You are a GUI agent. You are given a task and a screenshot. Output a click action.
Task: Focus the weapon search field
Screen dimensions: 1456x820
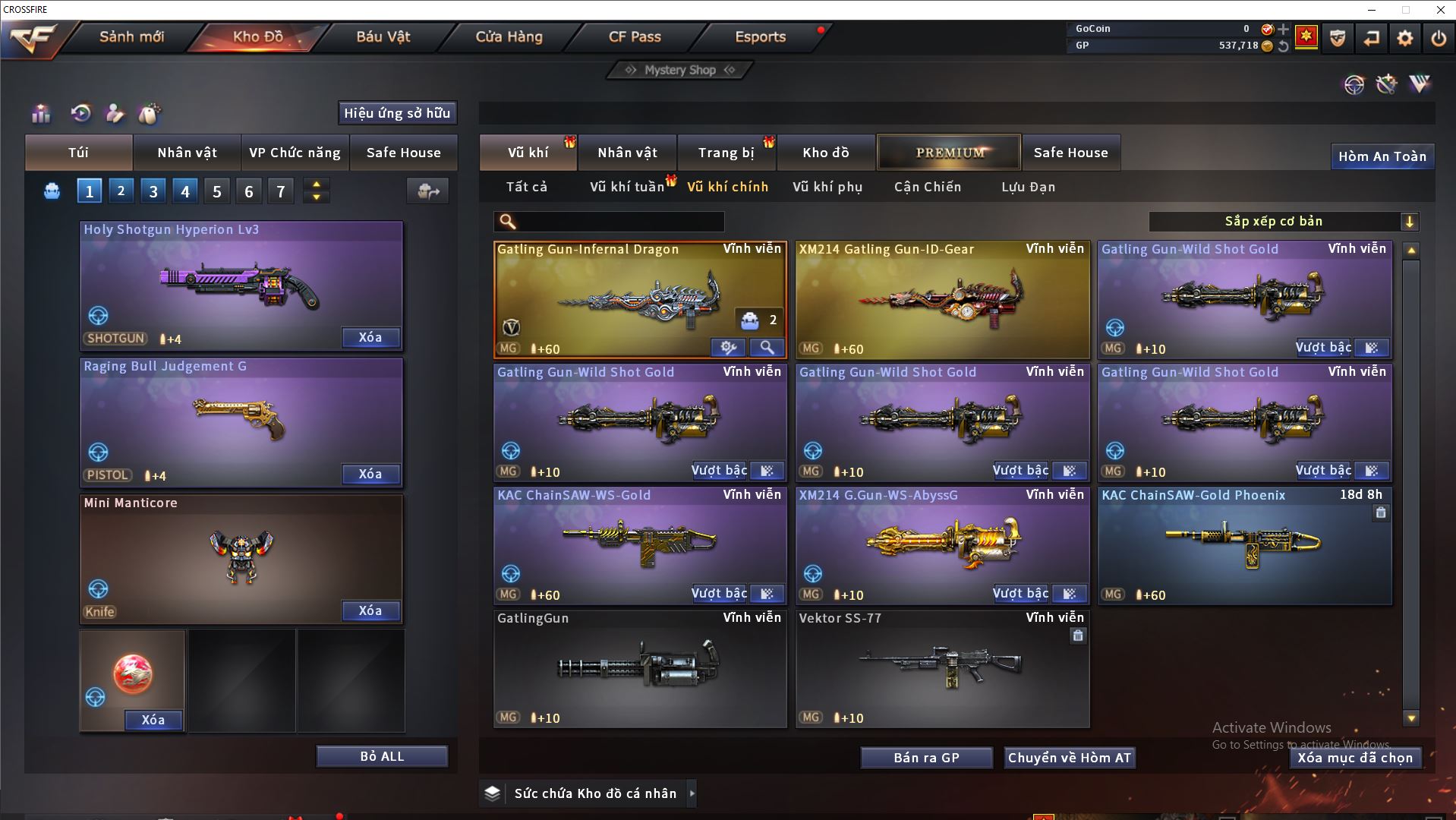click(x=619, y=222)
